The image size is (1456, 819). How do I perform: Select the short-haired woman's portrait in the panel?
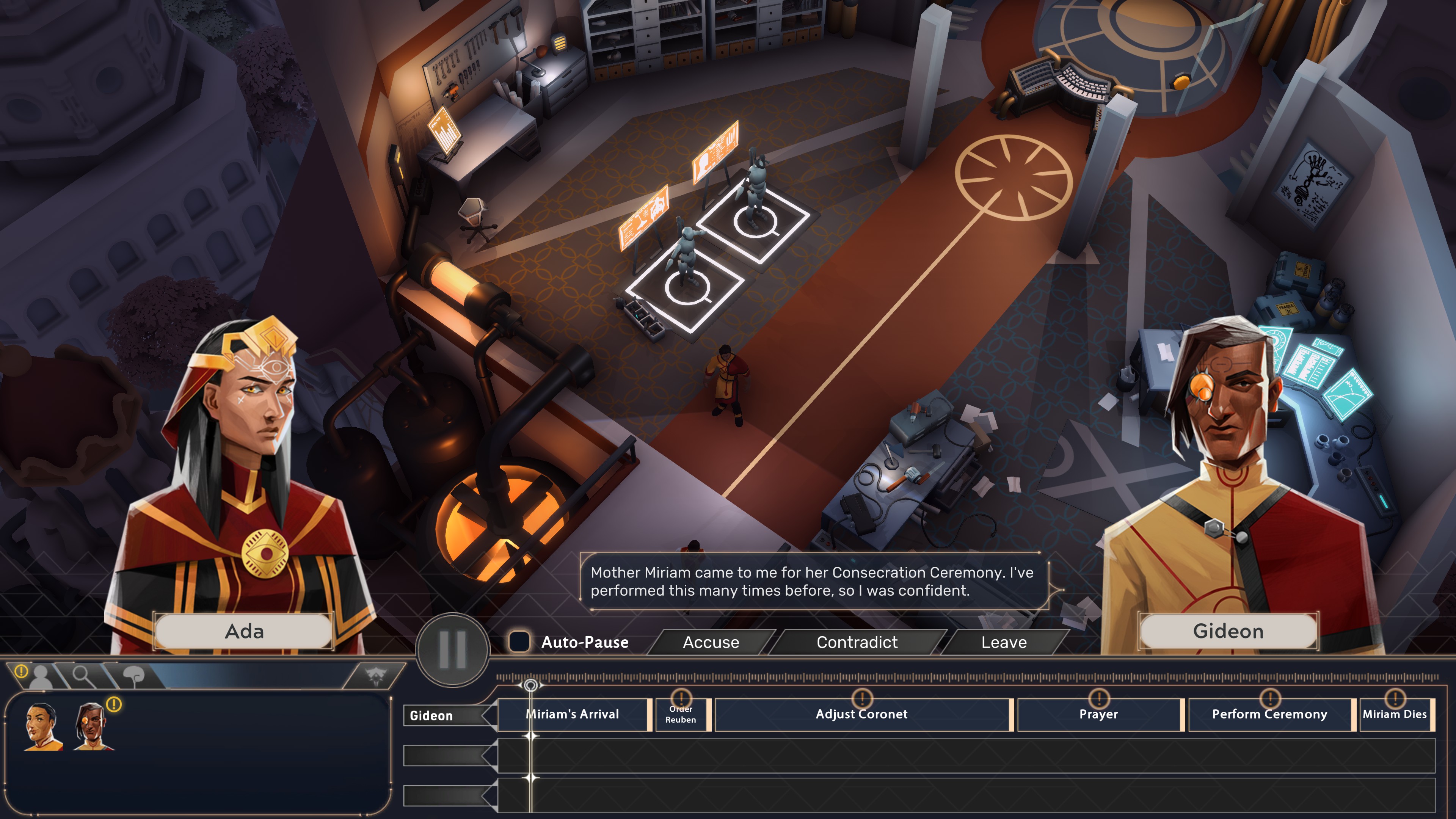pos(42,727)
